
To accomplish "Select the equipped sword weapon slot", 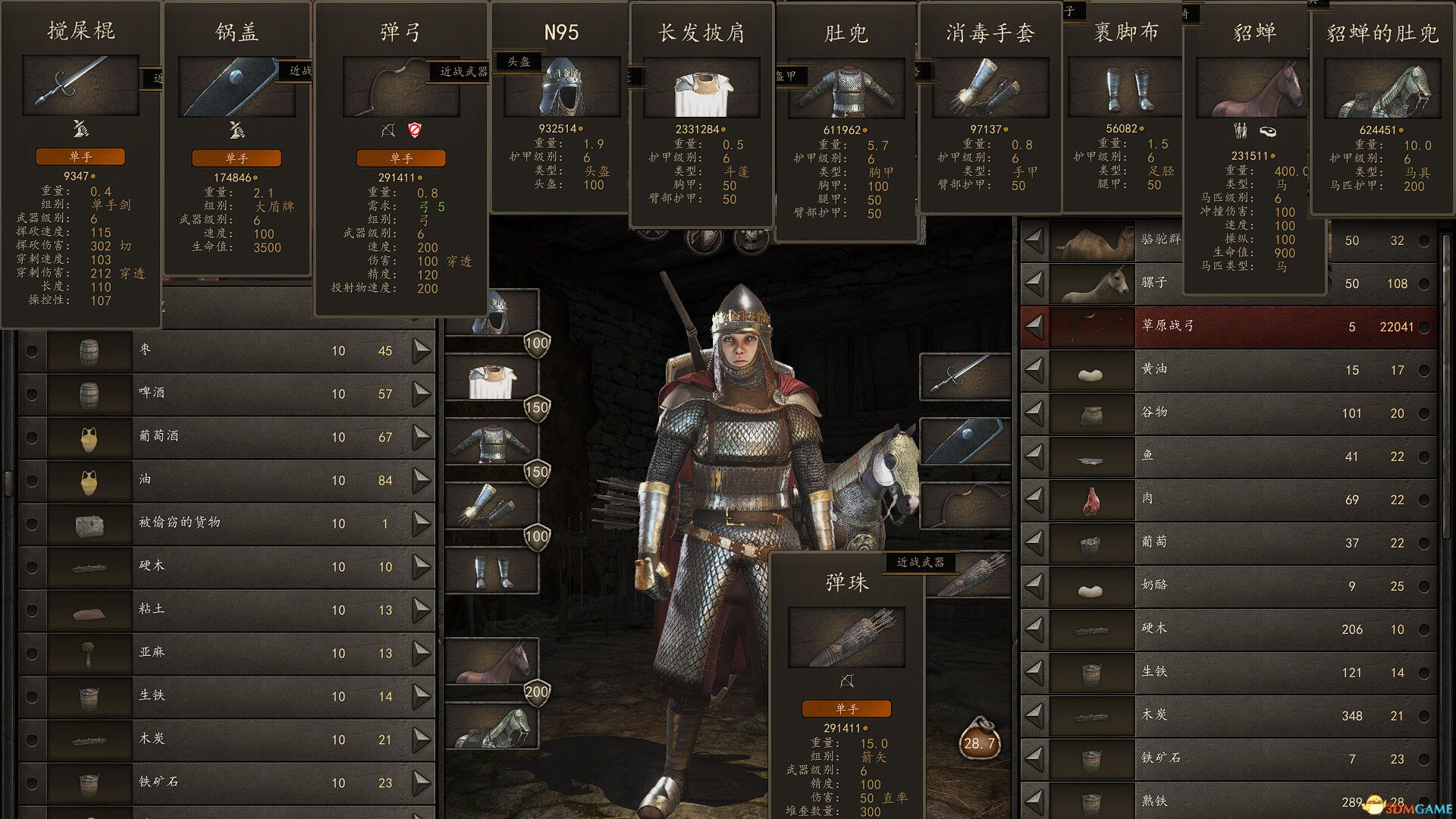I will tap(965, 377).
